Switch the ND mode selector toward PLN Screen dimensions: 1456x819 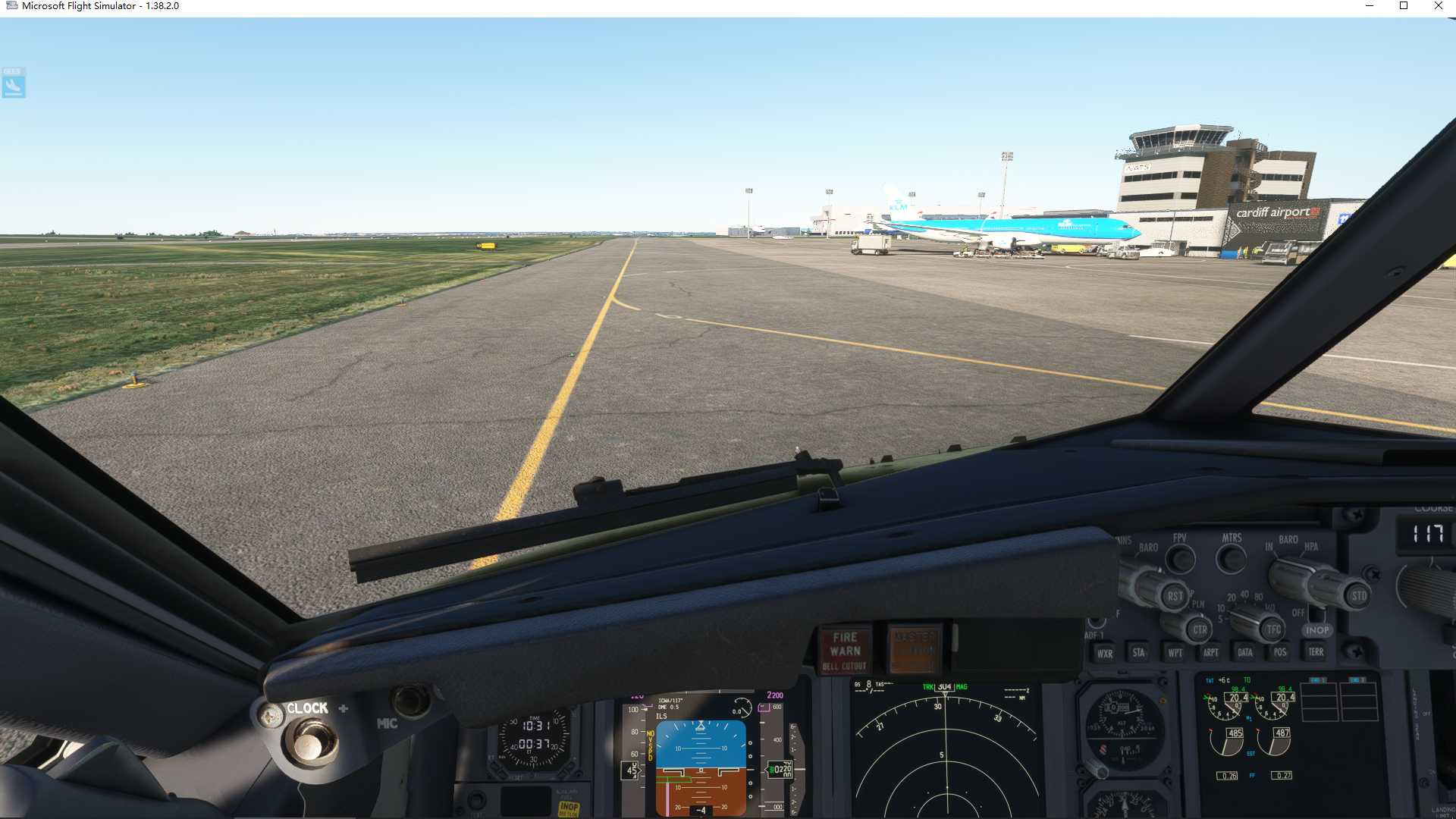click(x=1200, y=629)
